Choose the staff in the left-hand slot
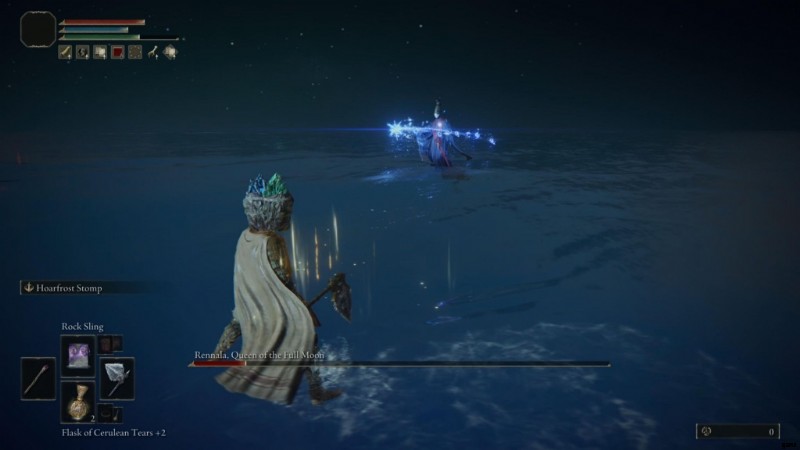Screen dimensions: 800x450 (38, 379)
